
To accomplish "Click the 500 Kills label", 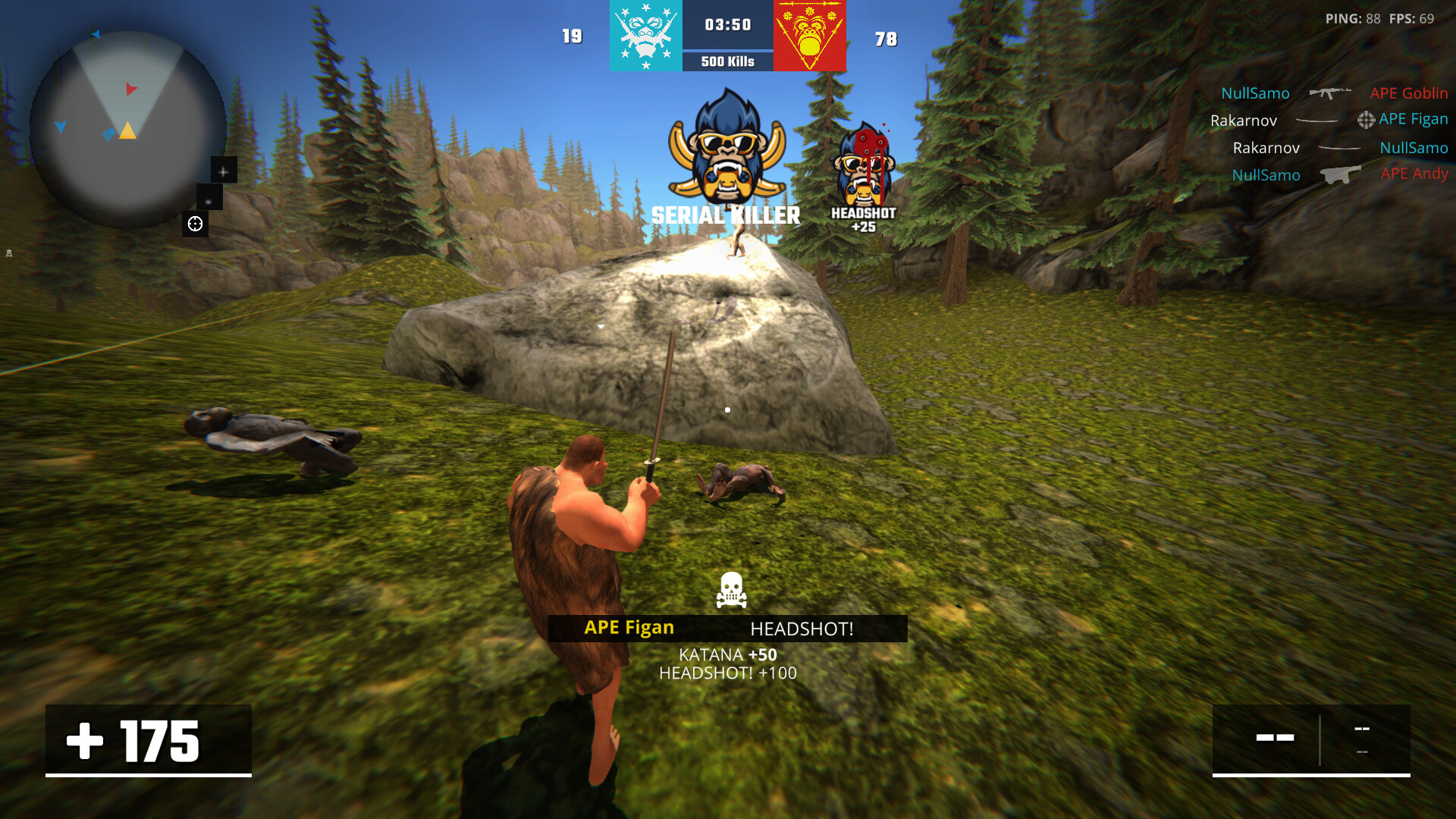I will pyautogui.click(x=726, y=59).
